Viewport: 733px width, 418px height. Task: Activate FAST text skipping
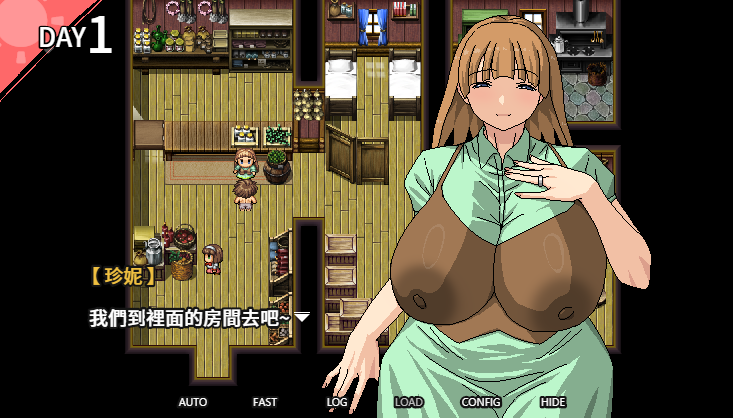(x=265, y=402)
